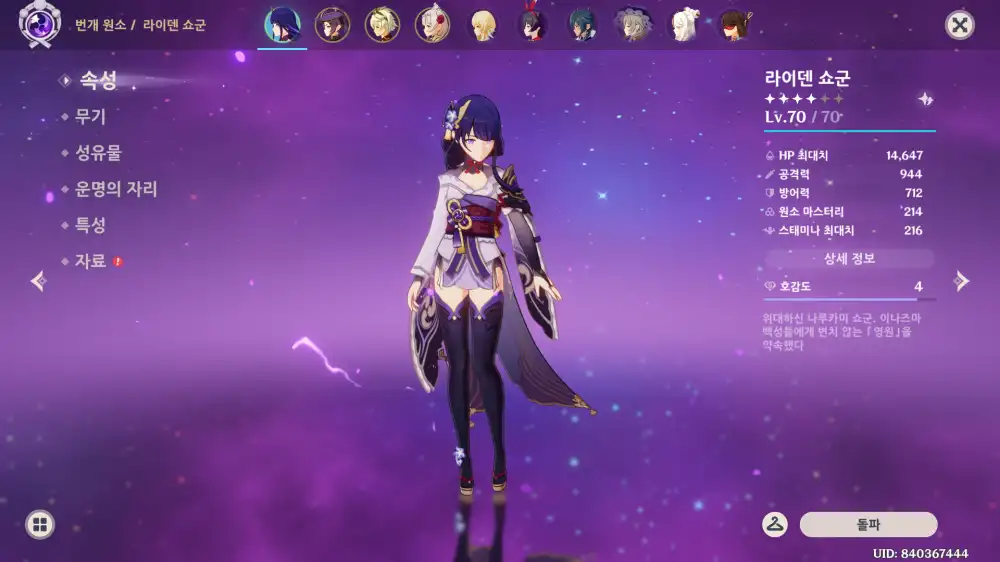
Task: Go to the 특성 talents menu
Action: tap(90, 225)
